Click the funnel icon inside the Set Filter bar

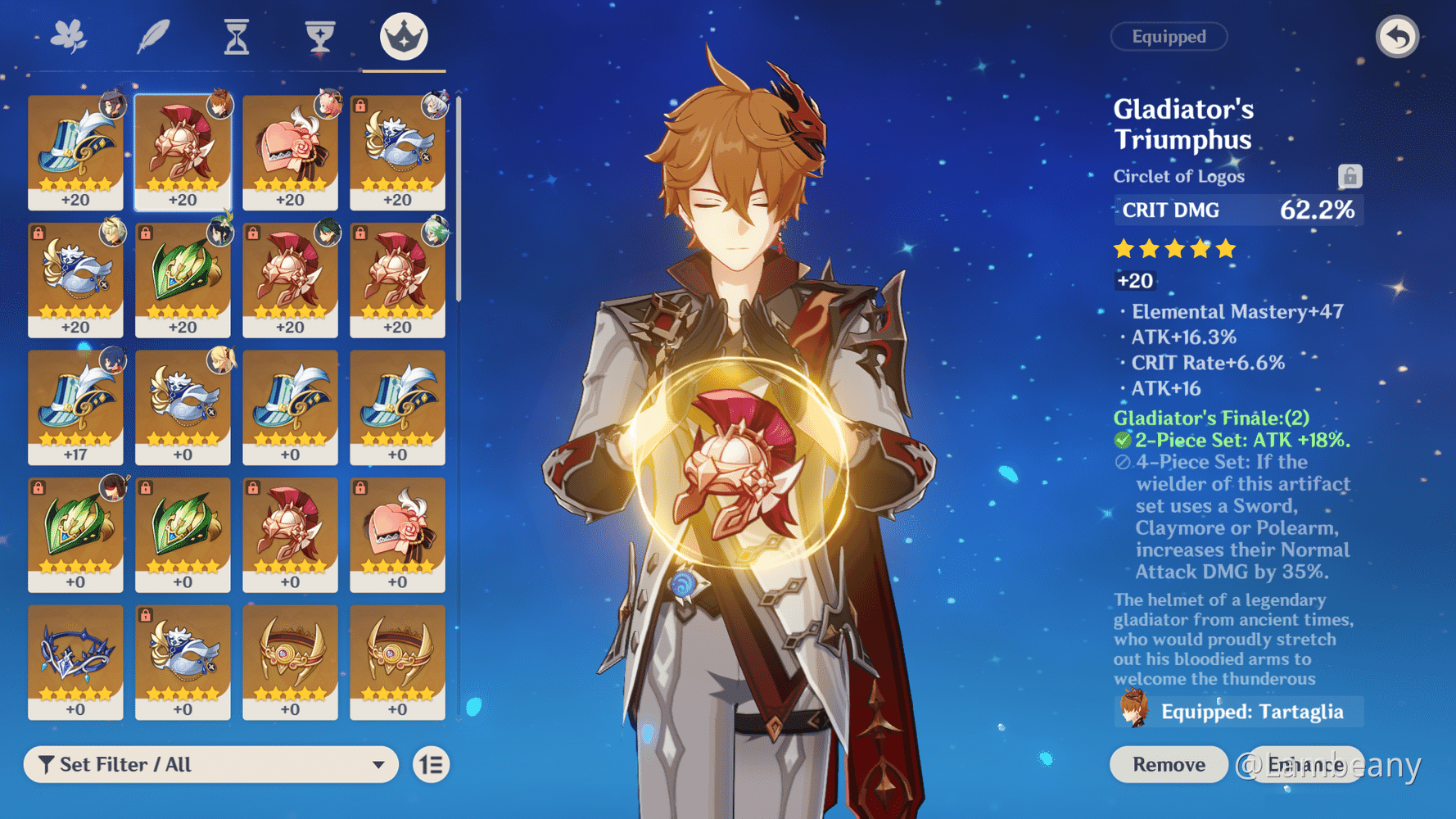(47, 764)
